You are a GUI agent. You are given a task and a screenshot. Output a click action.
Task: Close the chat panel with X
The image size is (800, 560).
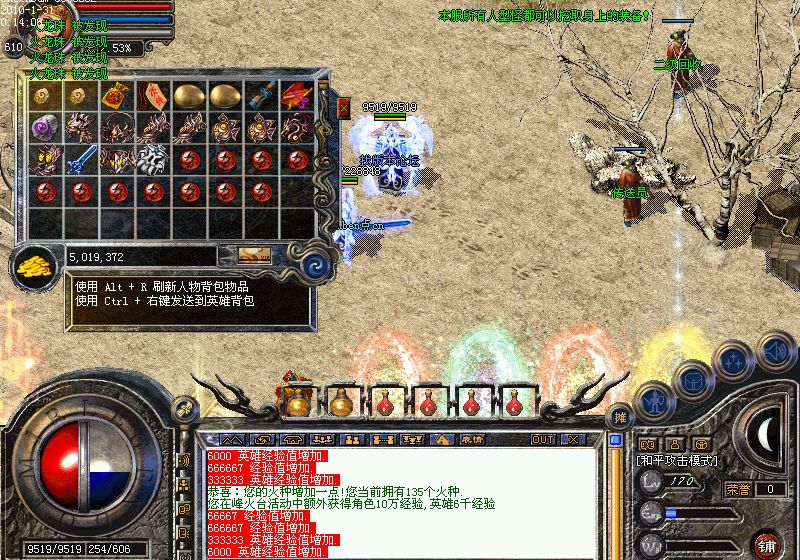click(572, 439)
